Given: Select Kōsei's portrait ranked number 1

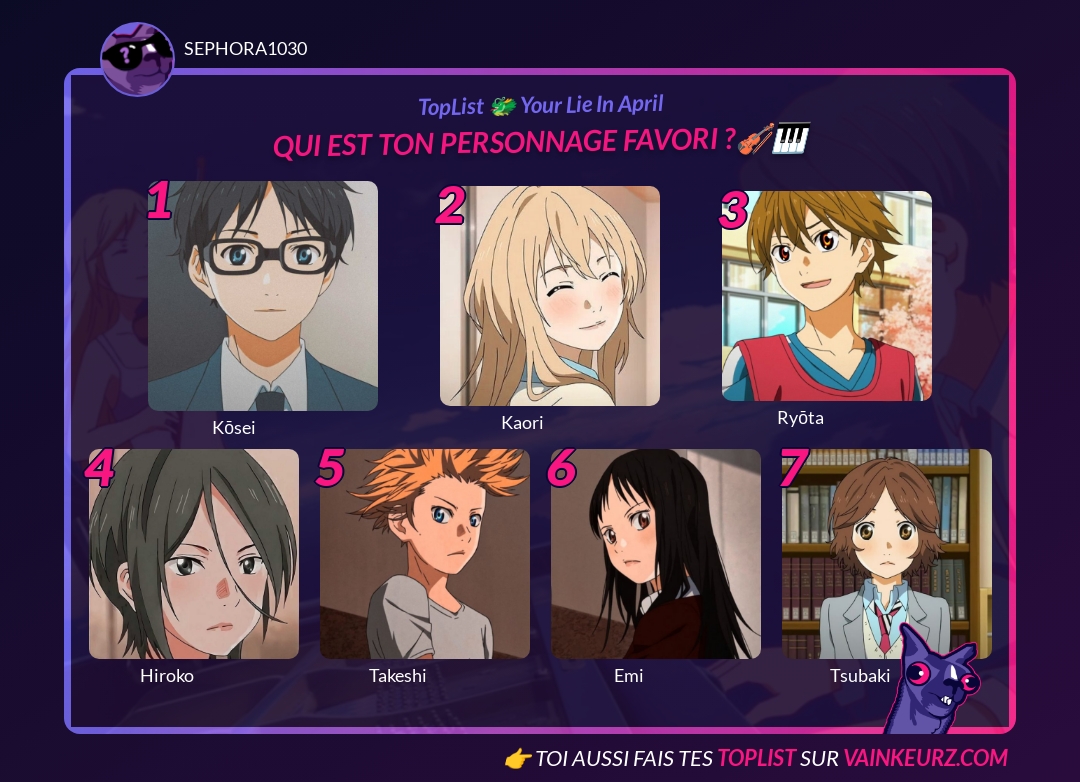Looking at the screenshot, I should 263,296.
